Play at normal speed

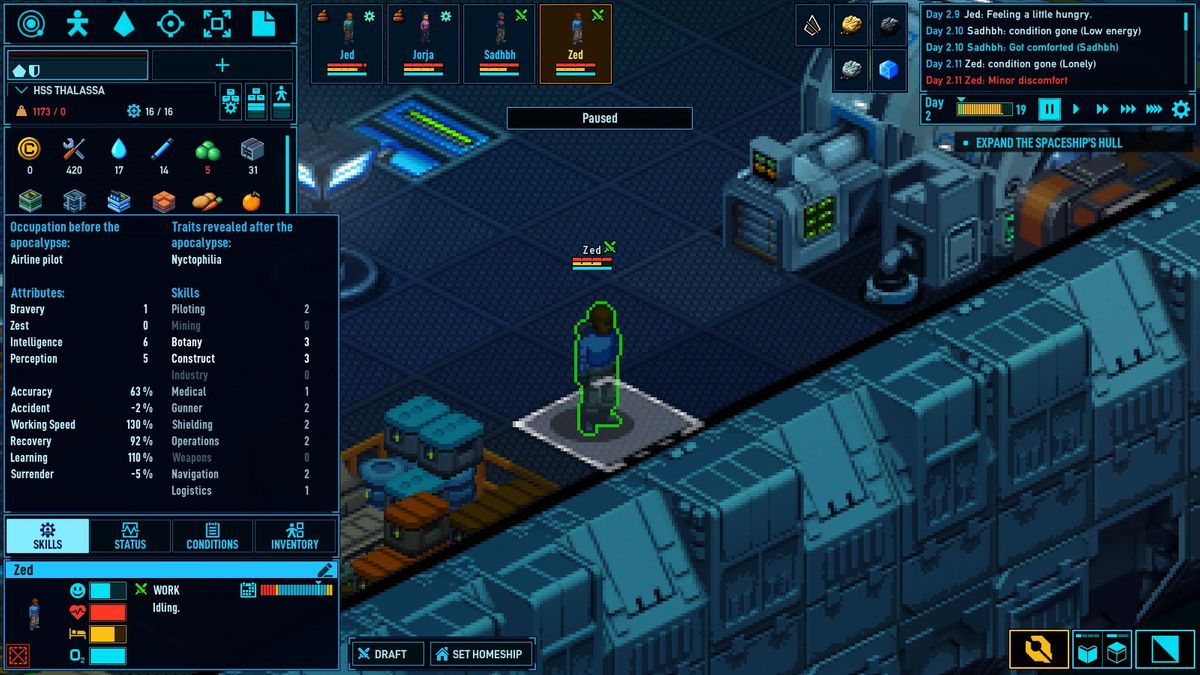[1076, 109]
